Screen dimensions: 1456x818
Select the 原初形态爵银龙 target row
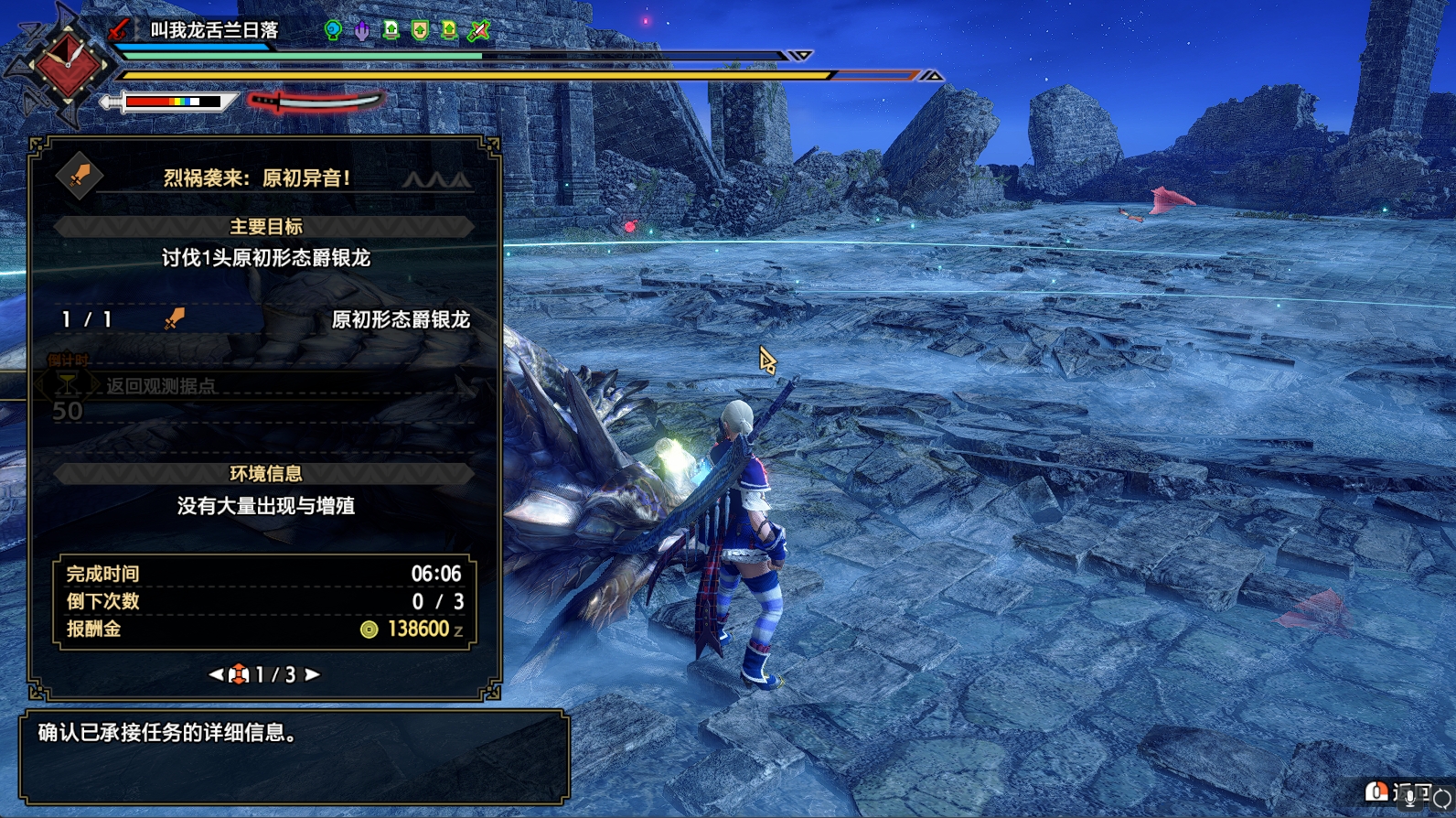[265, 319]
